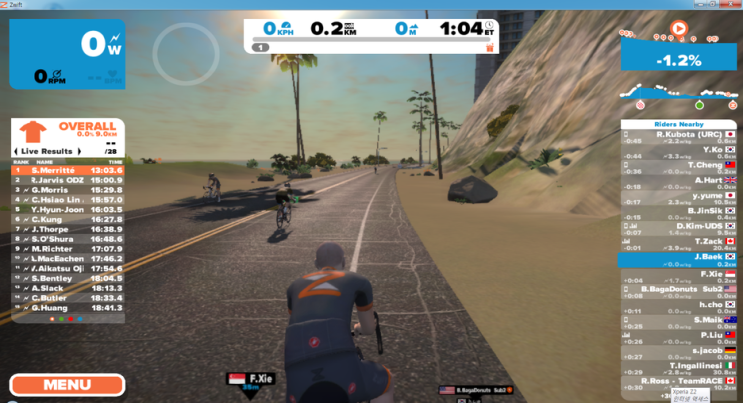Screen dimensions: 743x403
Task: Choose T.Zack in Riders Nearby list
Action: 678,242
